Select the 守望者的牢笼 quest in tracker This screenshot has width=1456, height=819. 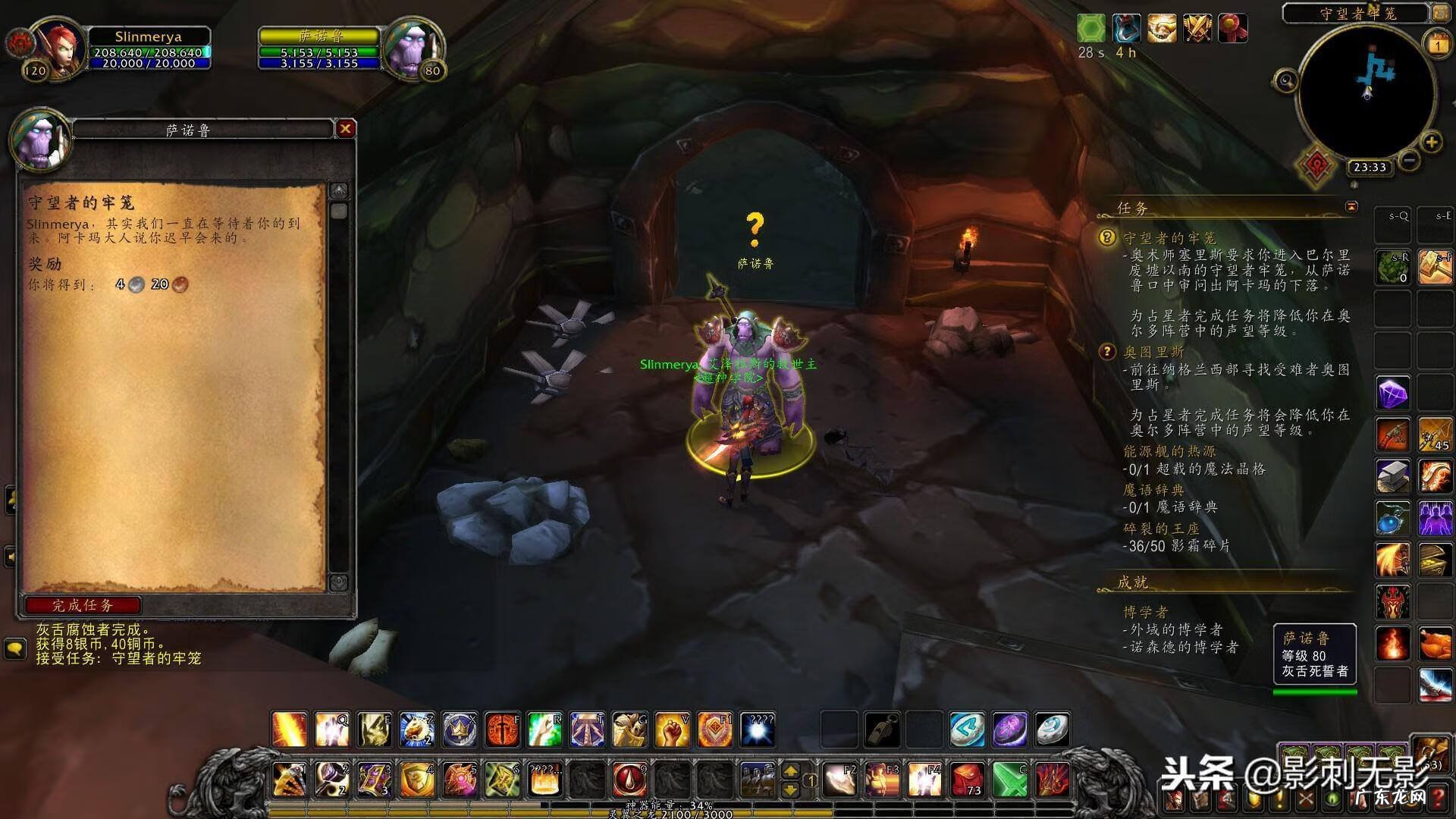(x=1169, y=238)
